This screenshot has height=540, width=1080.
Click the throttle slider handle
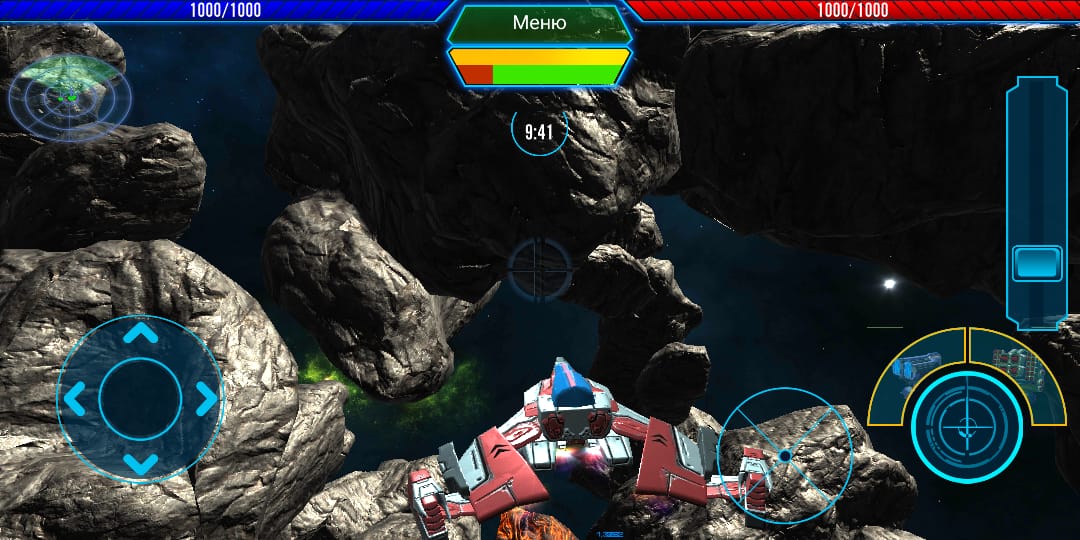1037,263
